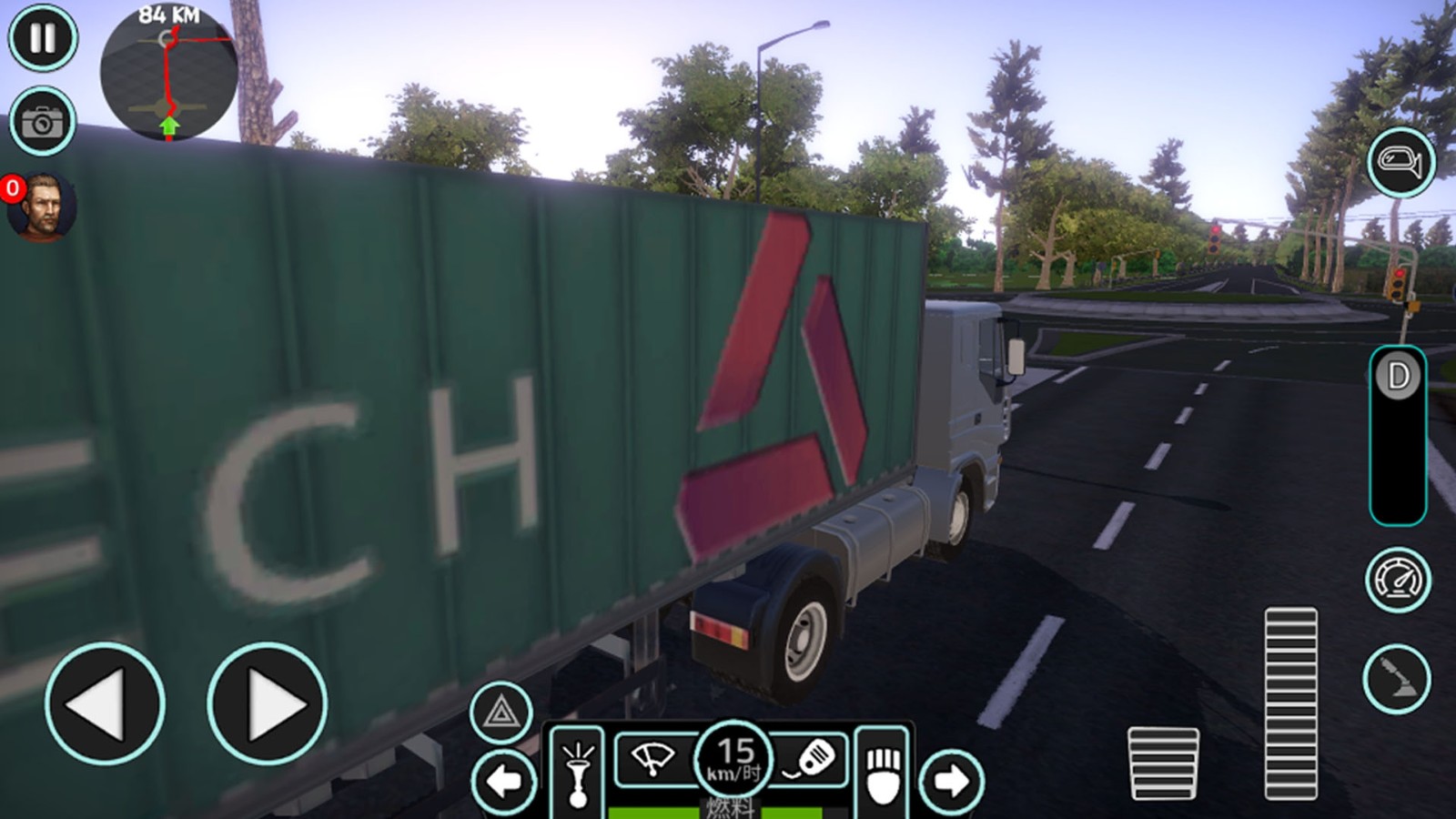
Task: Switch the side mirror view
Action: coord(1400,163)
